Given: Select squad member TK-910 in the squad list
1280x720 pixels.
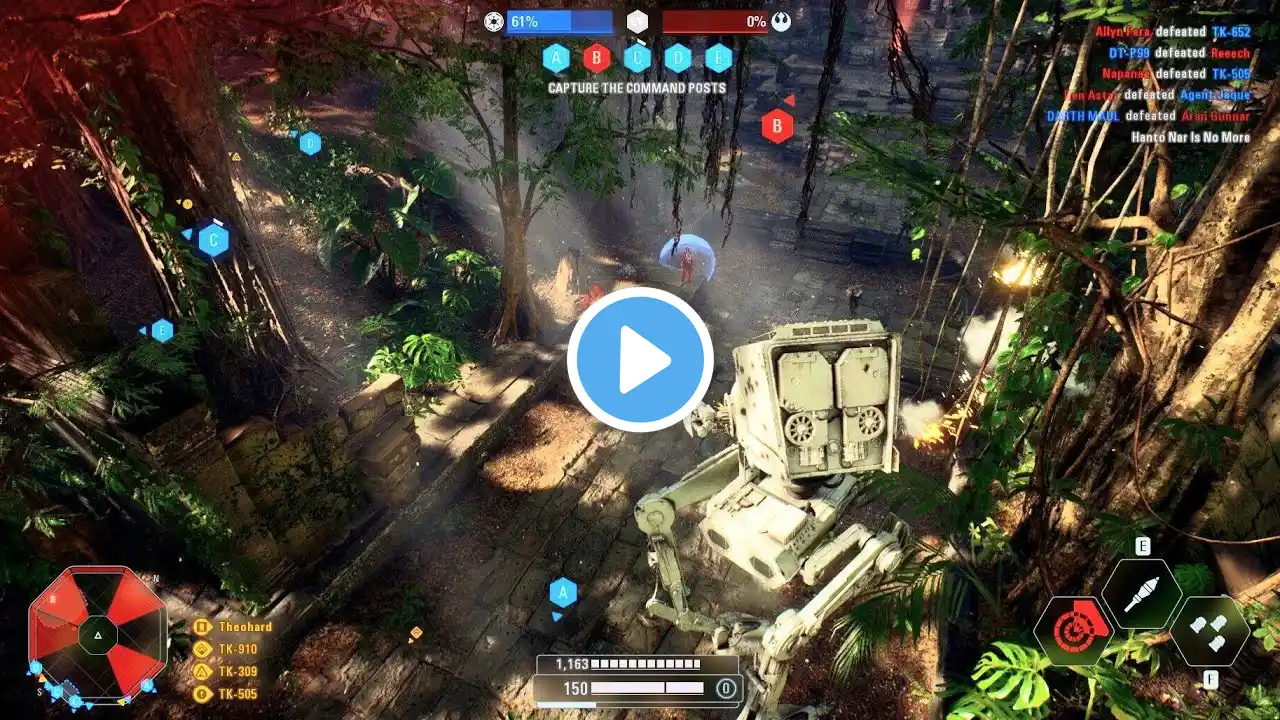Looking at the screenshot, I should point(237,649).
